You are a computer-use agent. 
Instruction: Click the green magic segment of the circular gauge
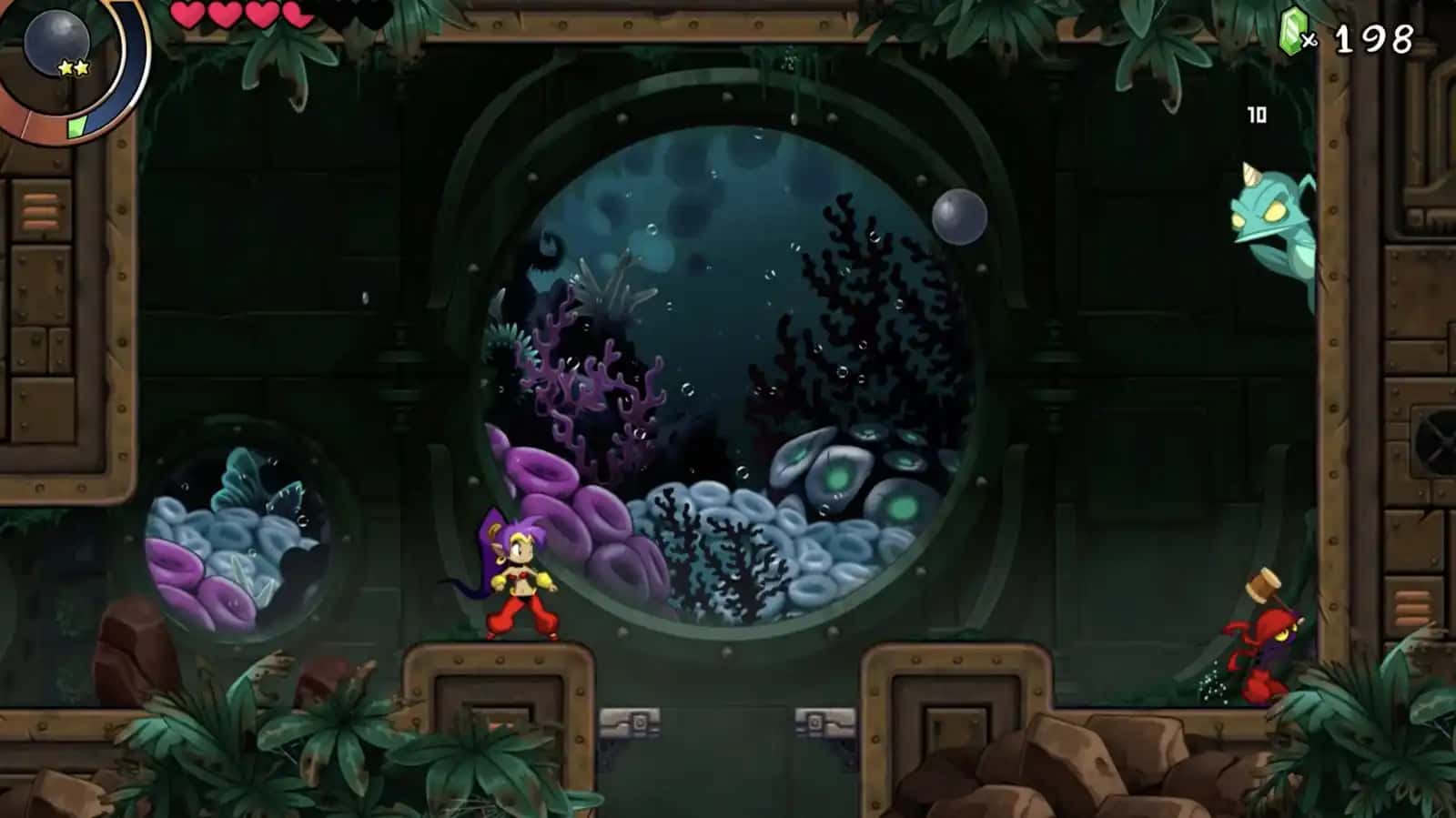(x=76, y=128)
